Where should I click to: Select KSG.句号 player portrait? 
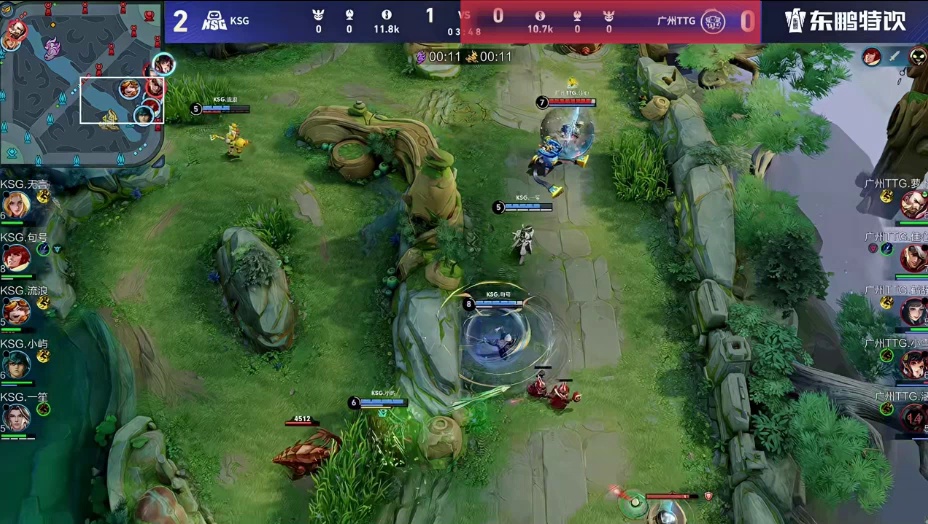pyautogui.click(x=15, y=258)
